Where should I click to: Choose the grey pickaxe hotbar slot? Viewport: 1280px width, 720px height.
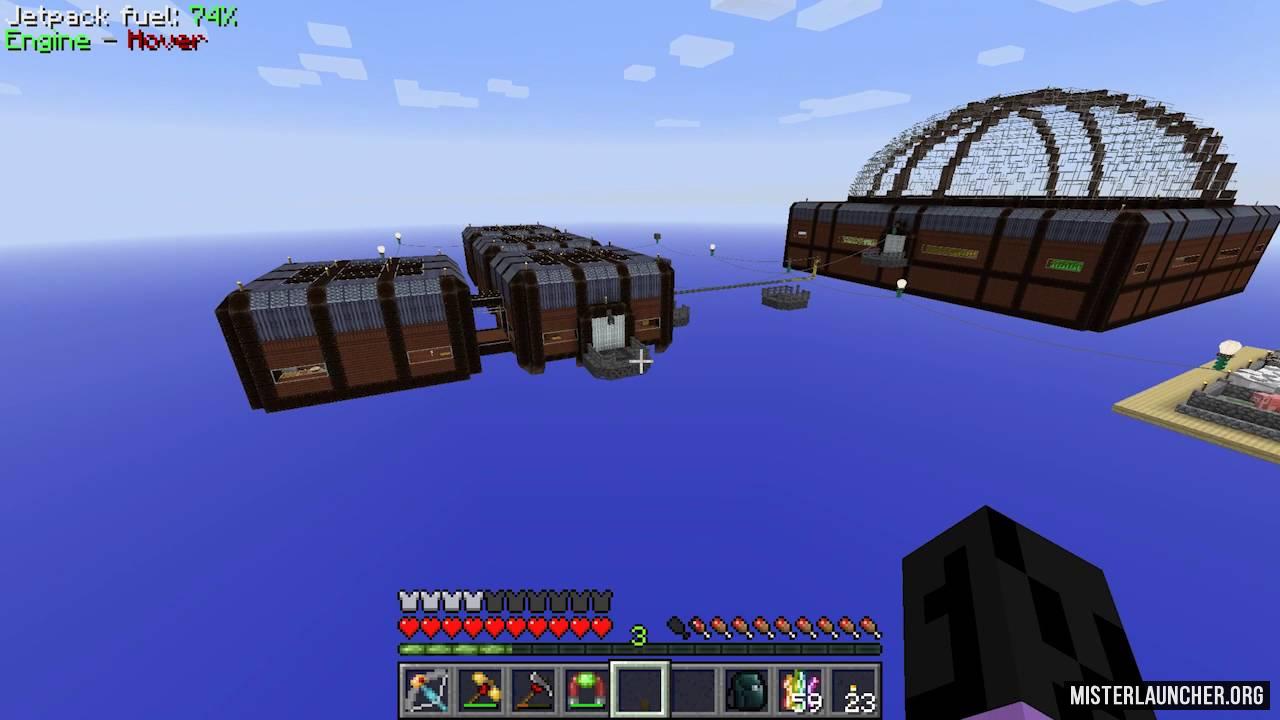[x=533, y=691]
